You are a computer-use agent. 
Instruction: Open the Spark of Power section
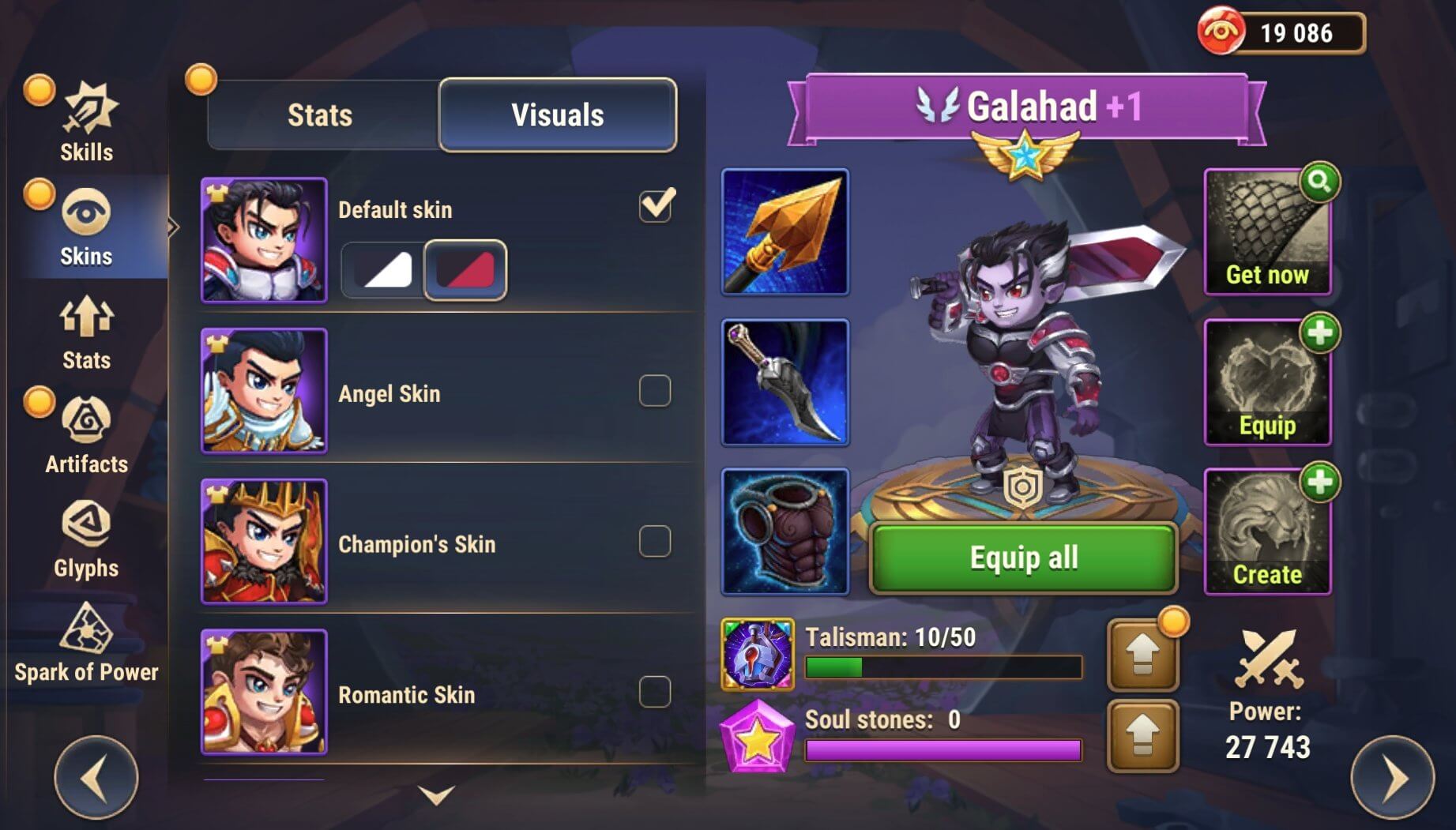(x=86, y=643)
